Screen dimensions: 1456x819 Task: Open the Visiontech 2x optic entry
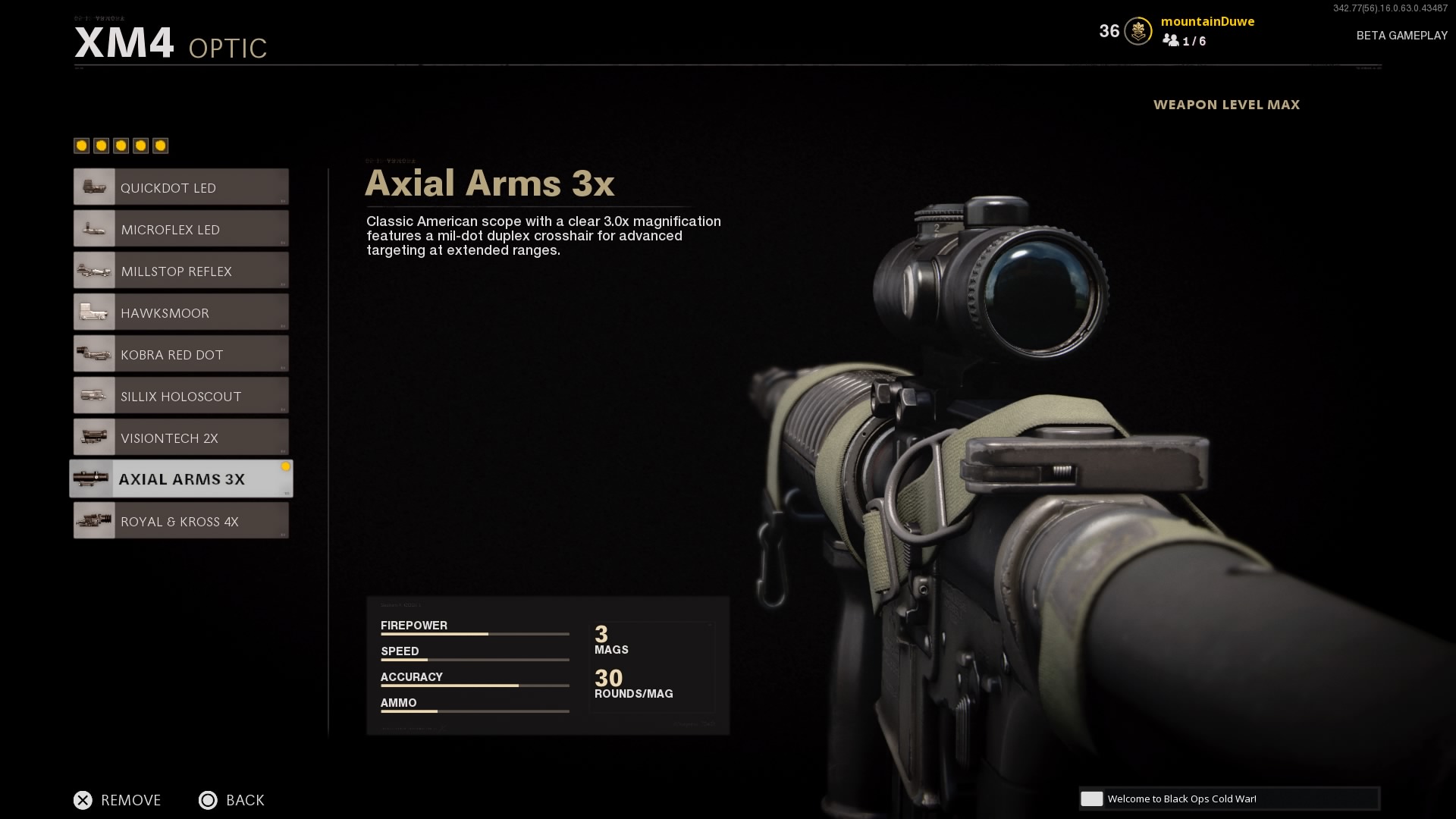click(180, 437)
